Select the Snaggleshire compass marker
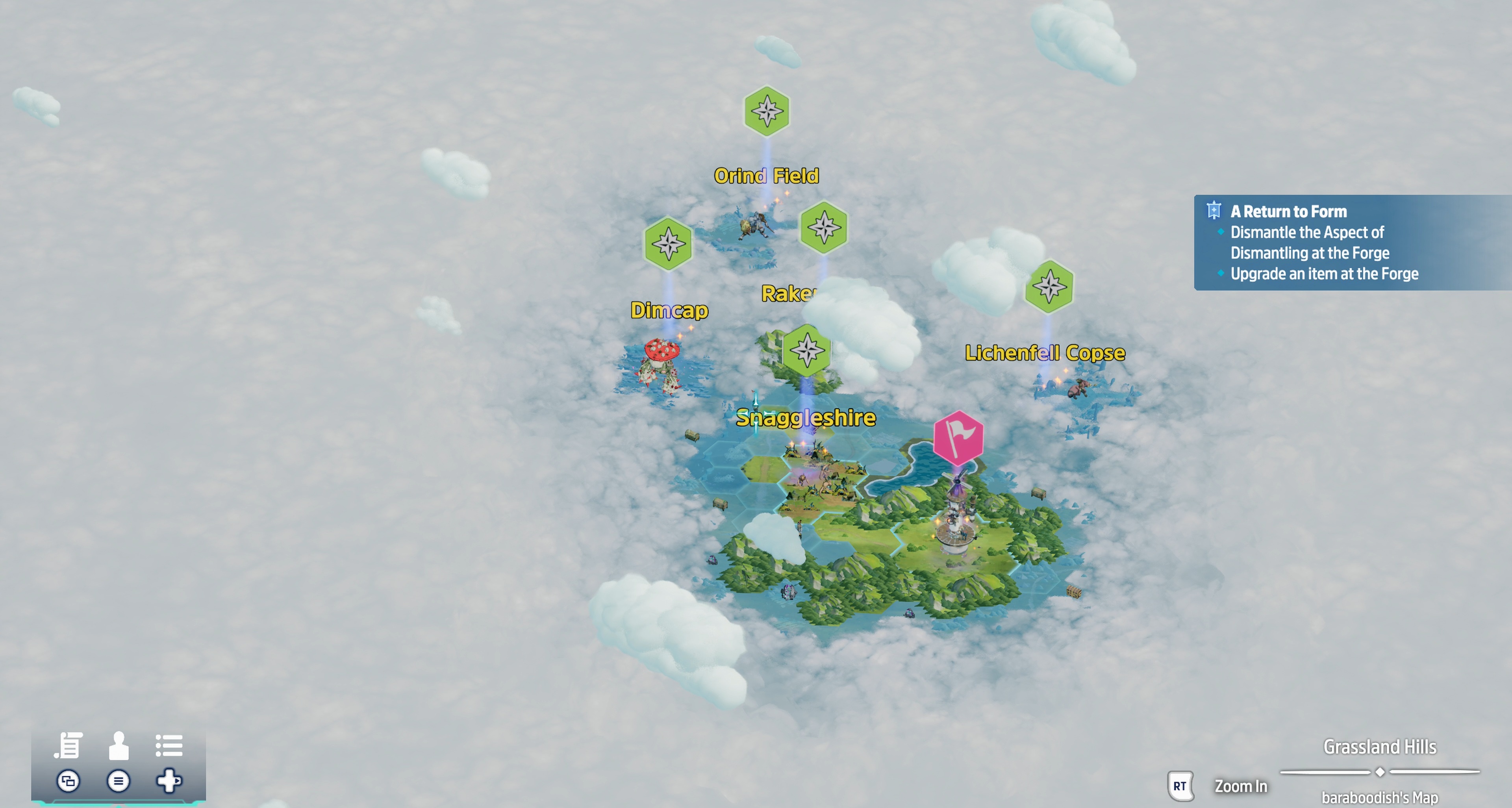This screenshot has width=1512, height=808. point(807,350)
